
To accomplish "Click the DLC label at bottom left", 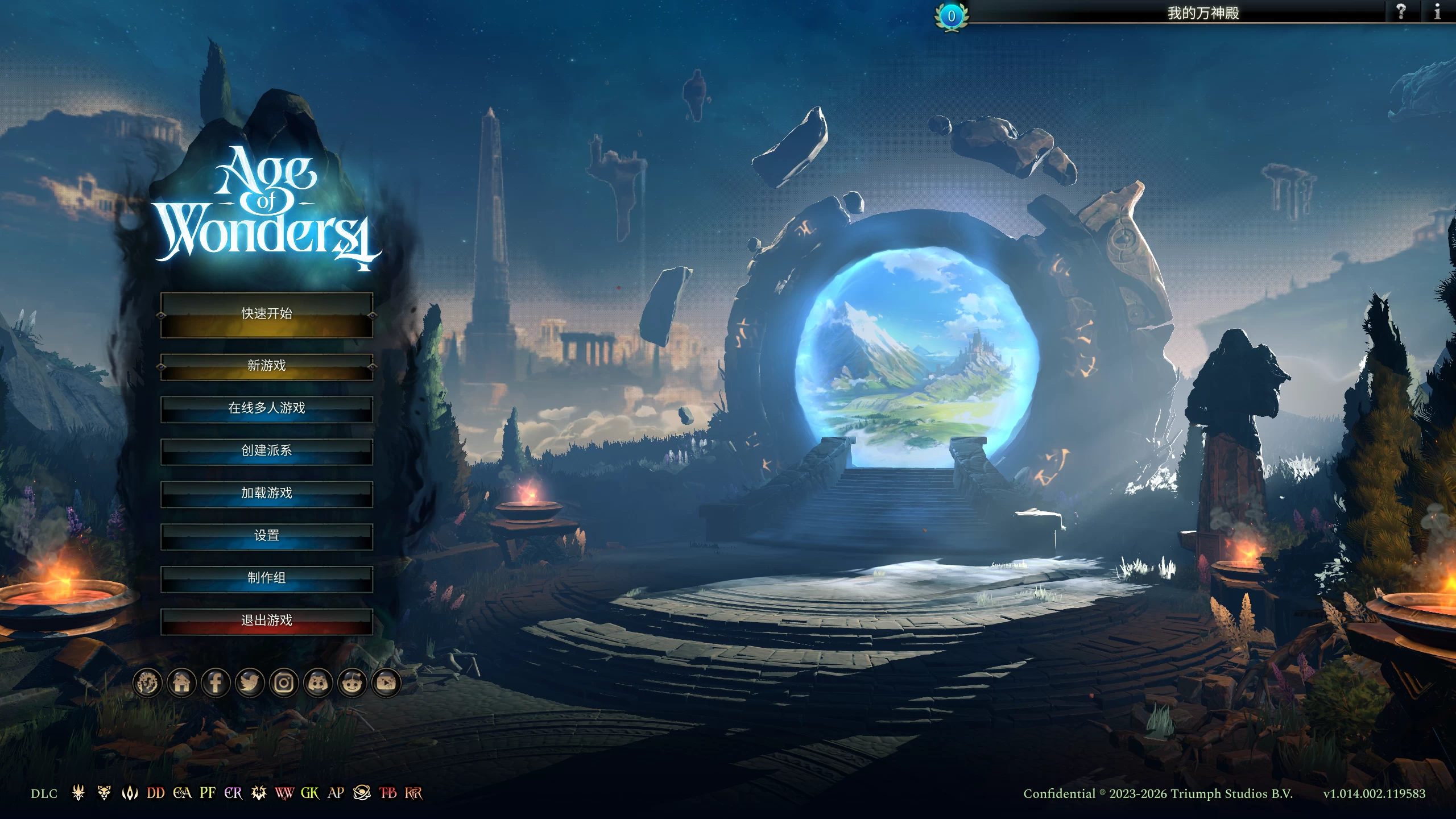I will coord(44,793).
